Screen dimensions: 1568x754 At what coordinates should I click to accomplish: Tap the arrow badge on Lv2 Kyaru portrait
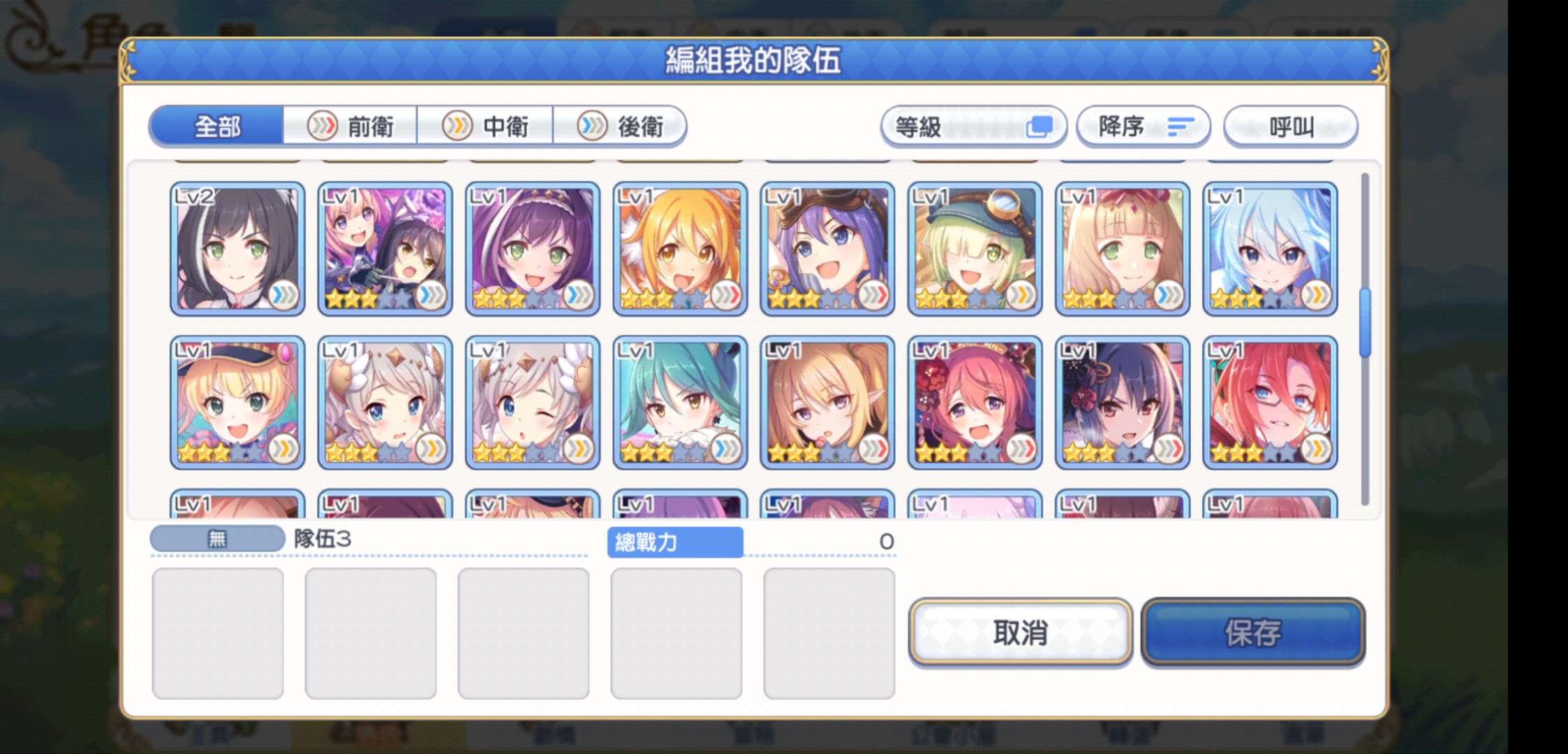[286, 296]
